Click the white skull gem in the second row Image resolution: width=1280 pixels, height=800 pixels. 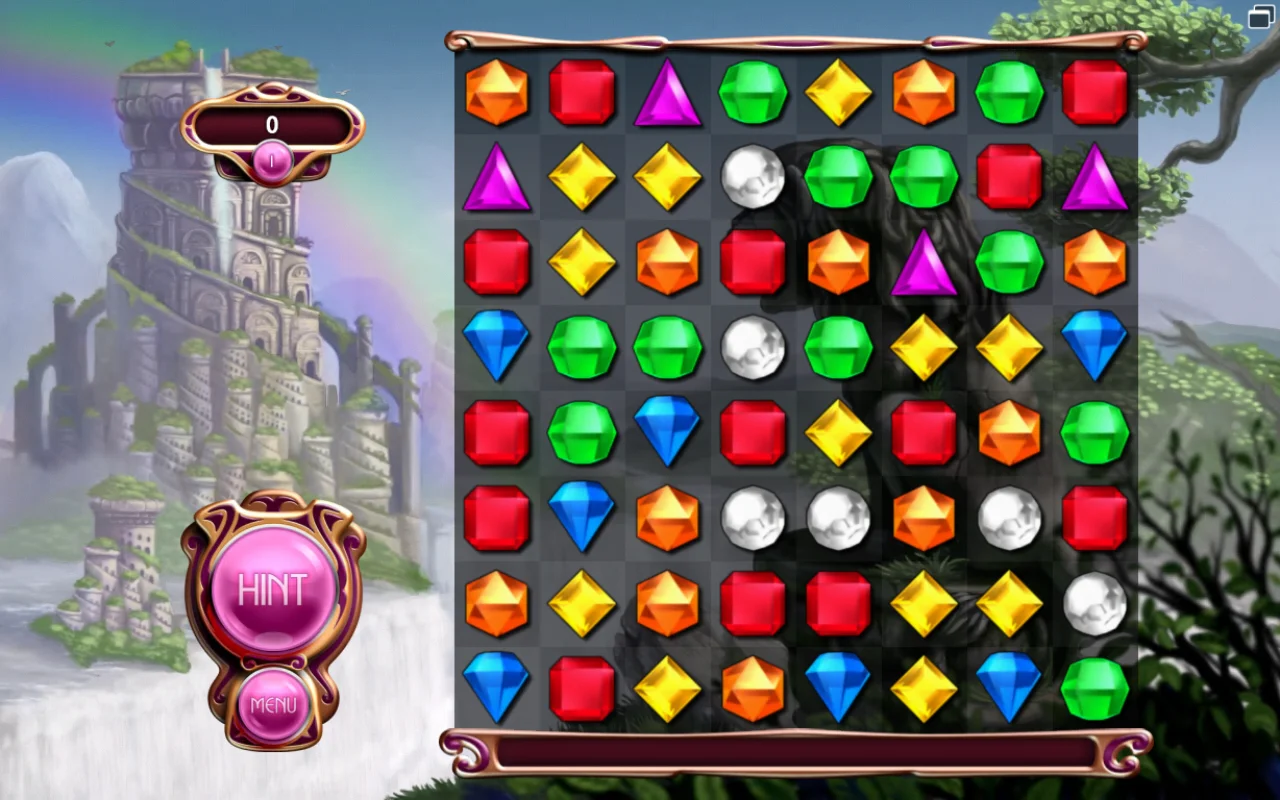[753, 178]
